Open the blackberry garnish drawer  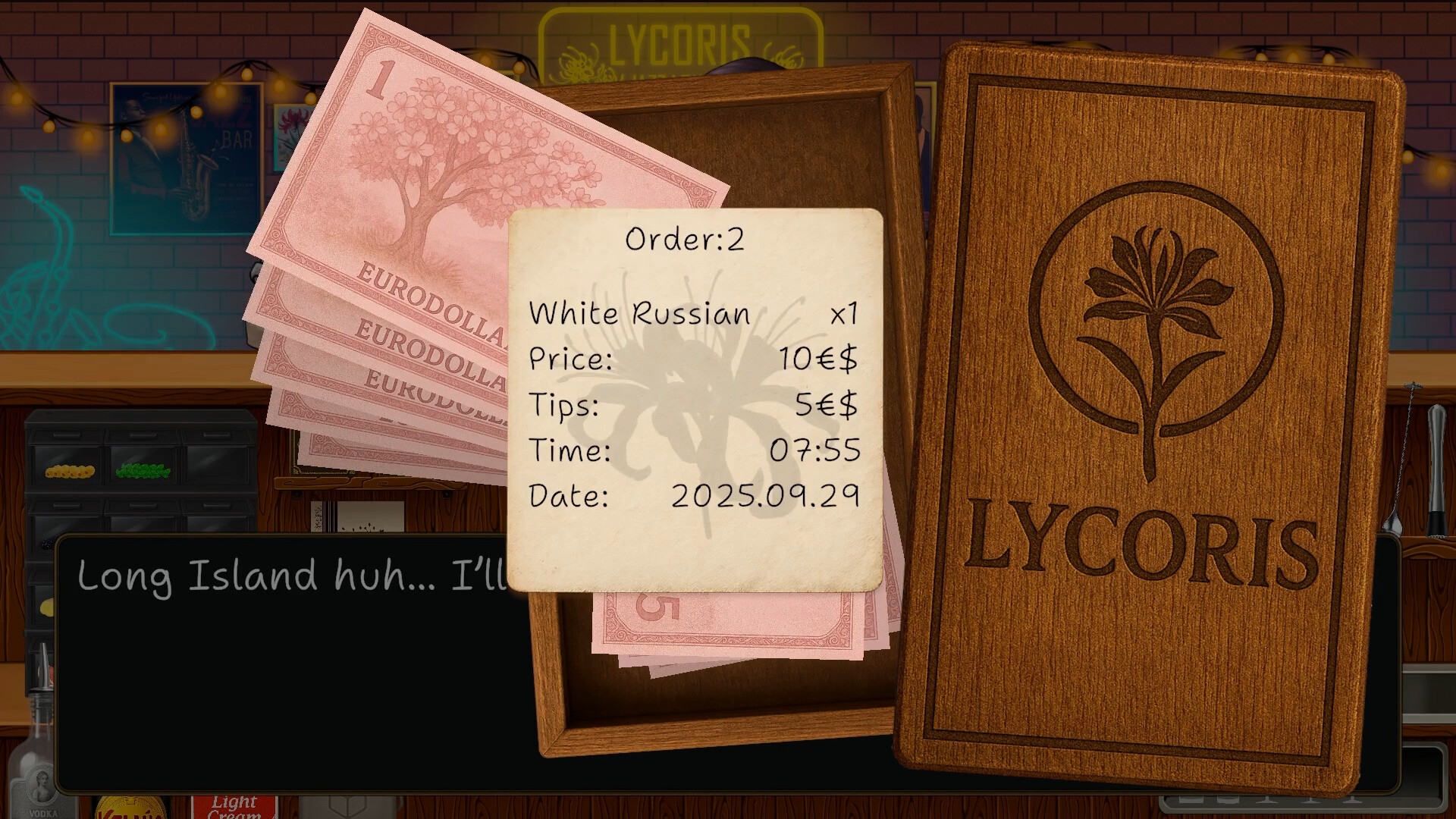[x=47, y=544]
